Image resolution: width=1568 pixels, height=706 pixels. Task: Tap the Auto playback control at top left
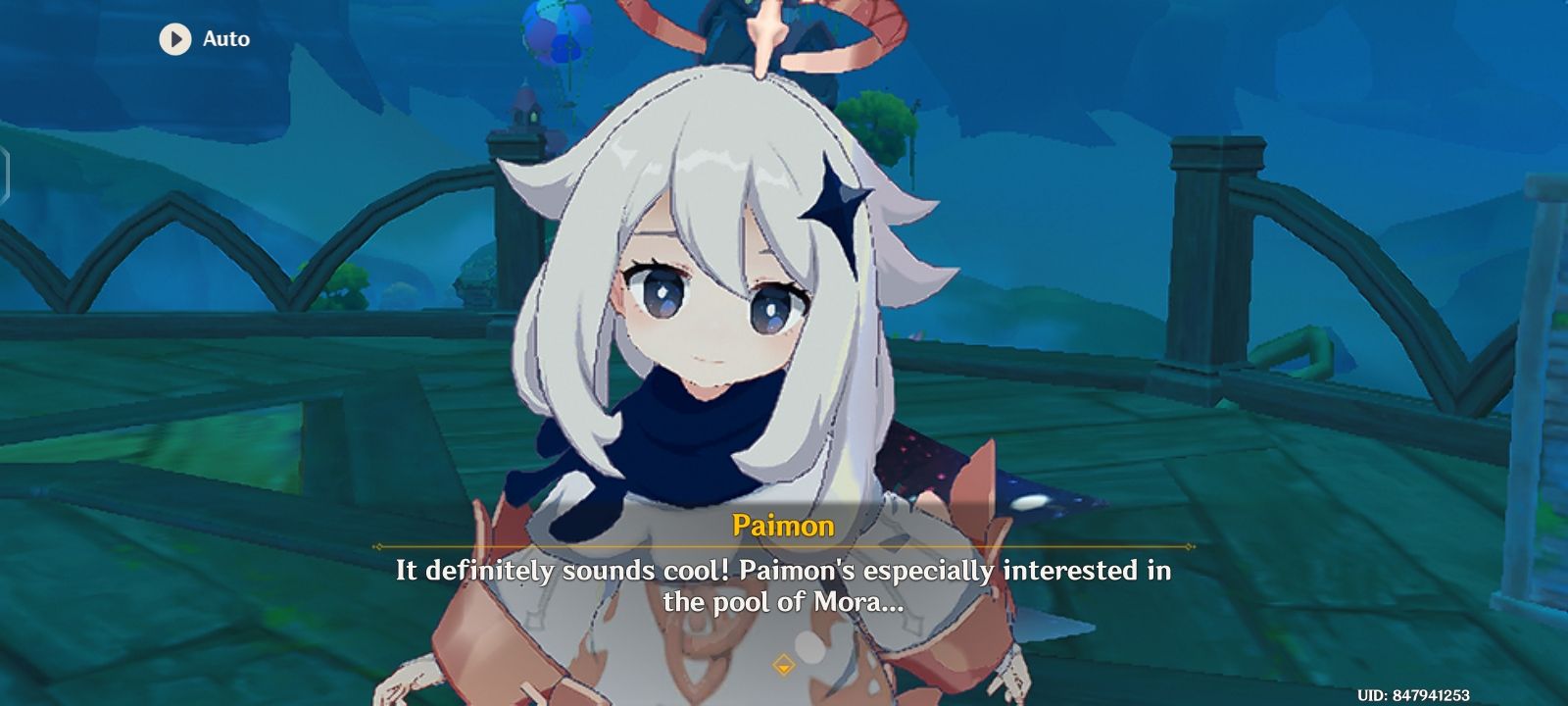pyautogui.click(x=196, y=40)
